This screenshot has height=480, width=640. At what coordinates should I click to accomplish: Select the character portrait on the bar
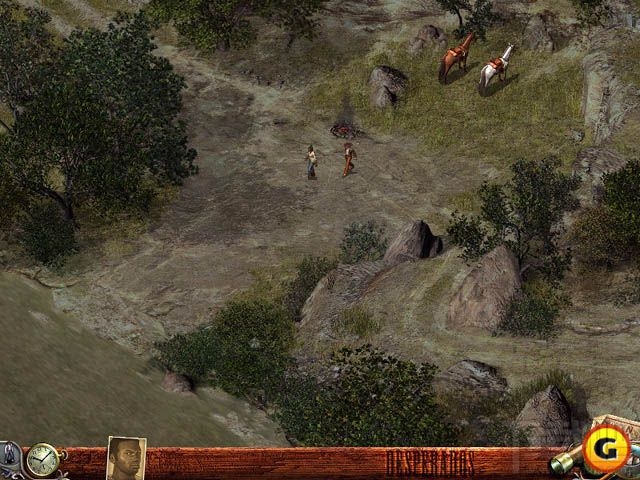coord(126,459)
